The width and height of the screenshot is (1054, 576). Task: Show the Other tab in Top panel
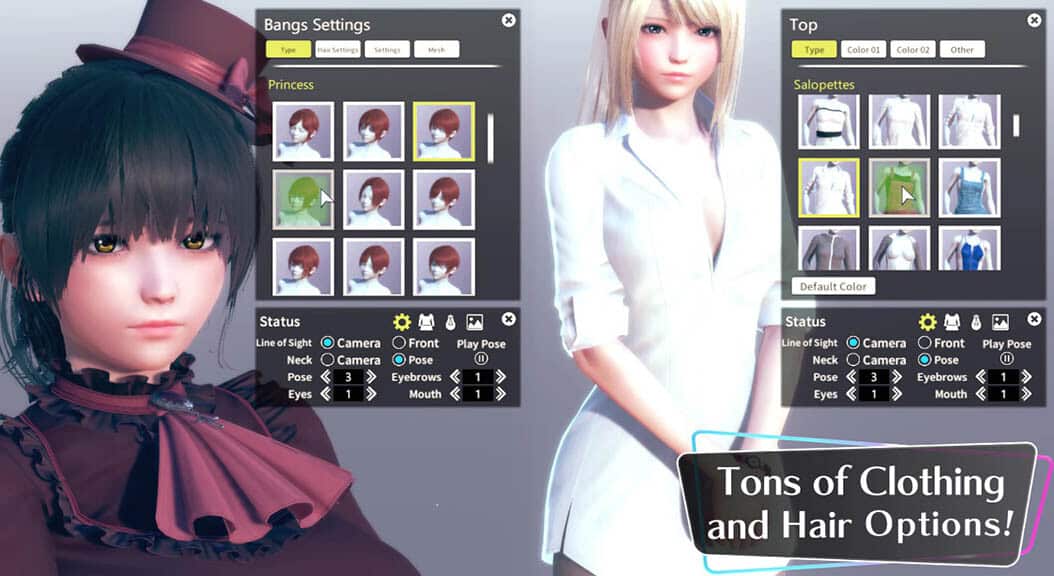click(962, 49)
